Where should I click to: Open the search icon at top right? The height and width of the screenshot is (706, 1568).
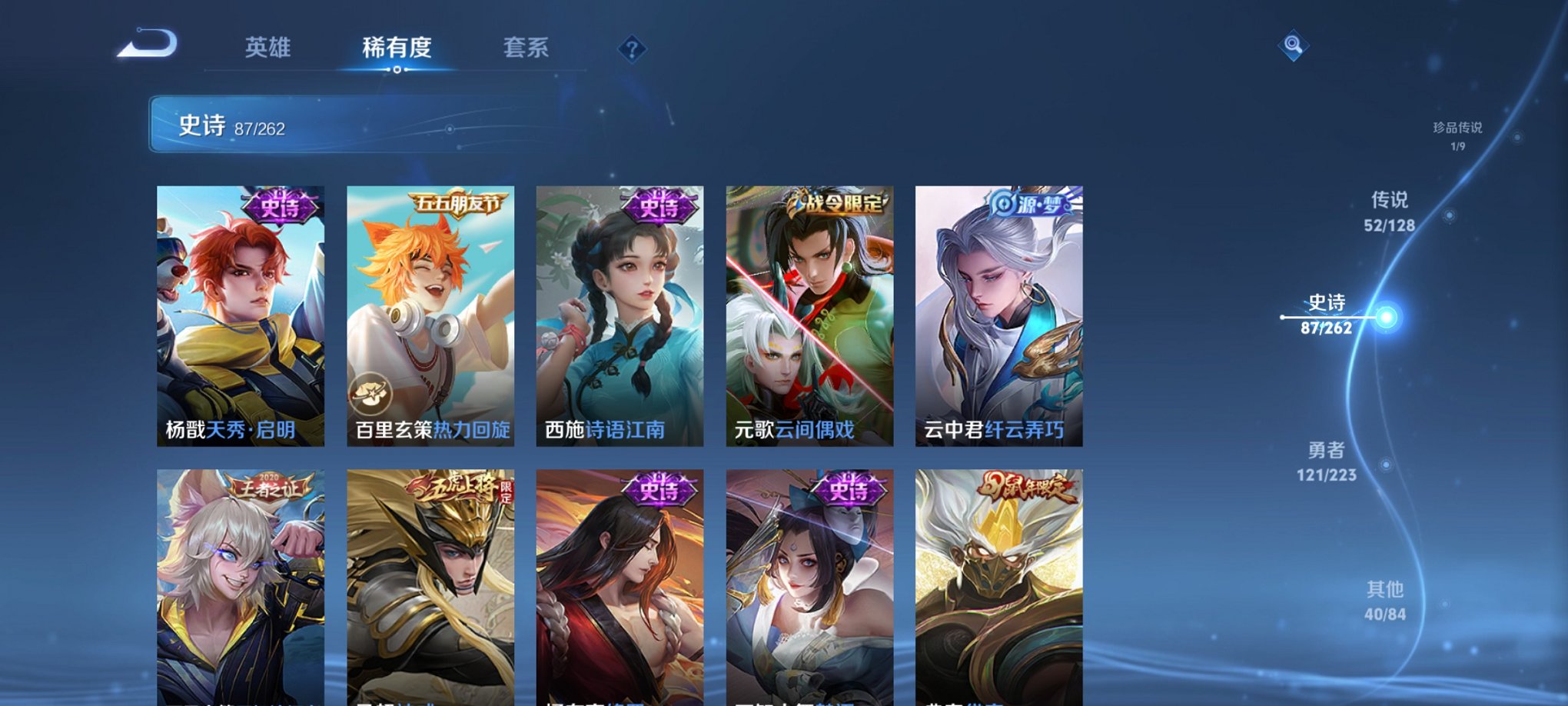1294,46
